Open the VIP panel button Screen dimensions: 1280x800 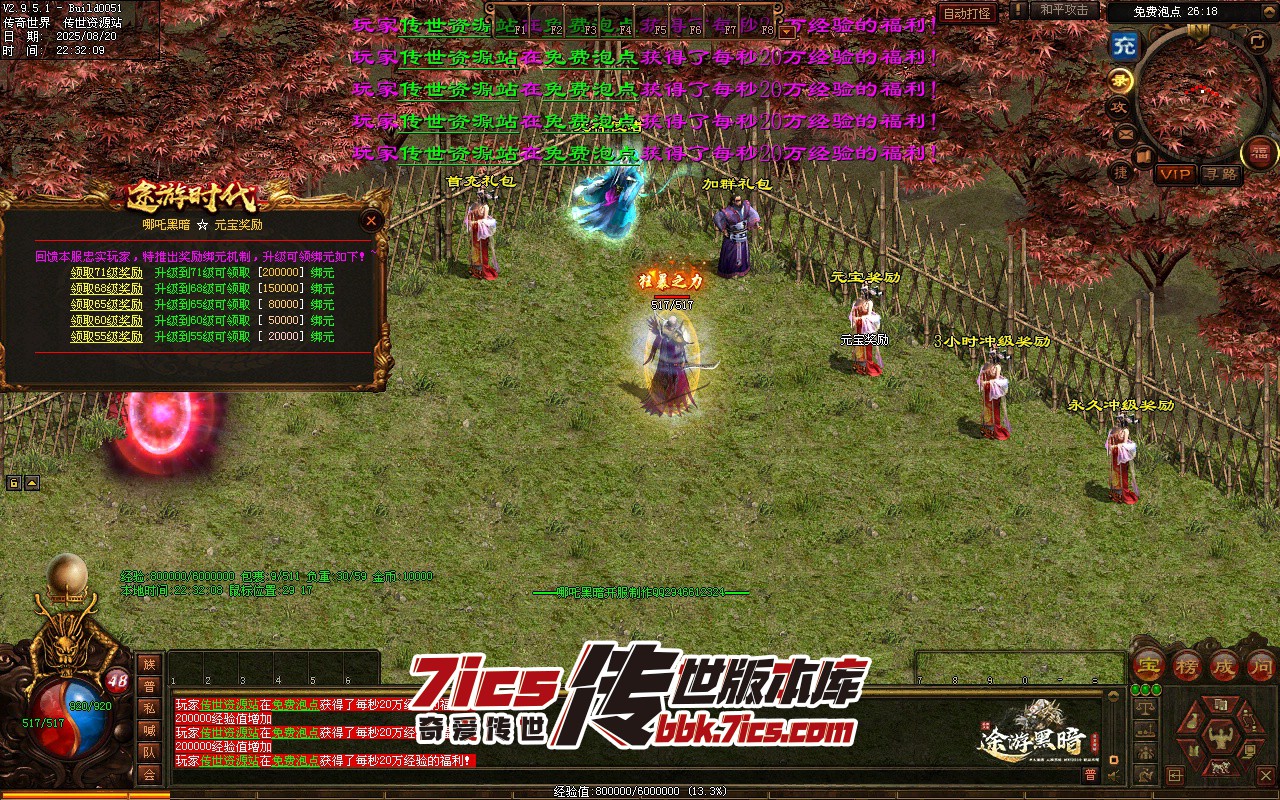point(1175,174)
